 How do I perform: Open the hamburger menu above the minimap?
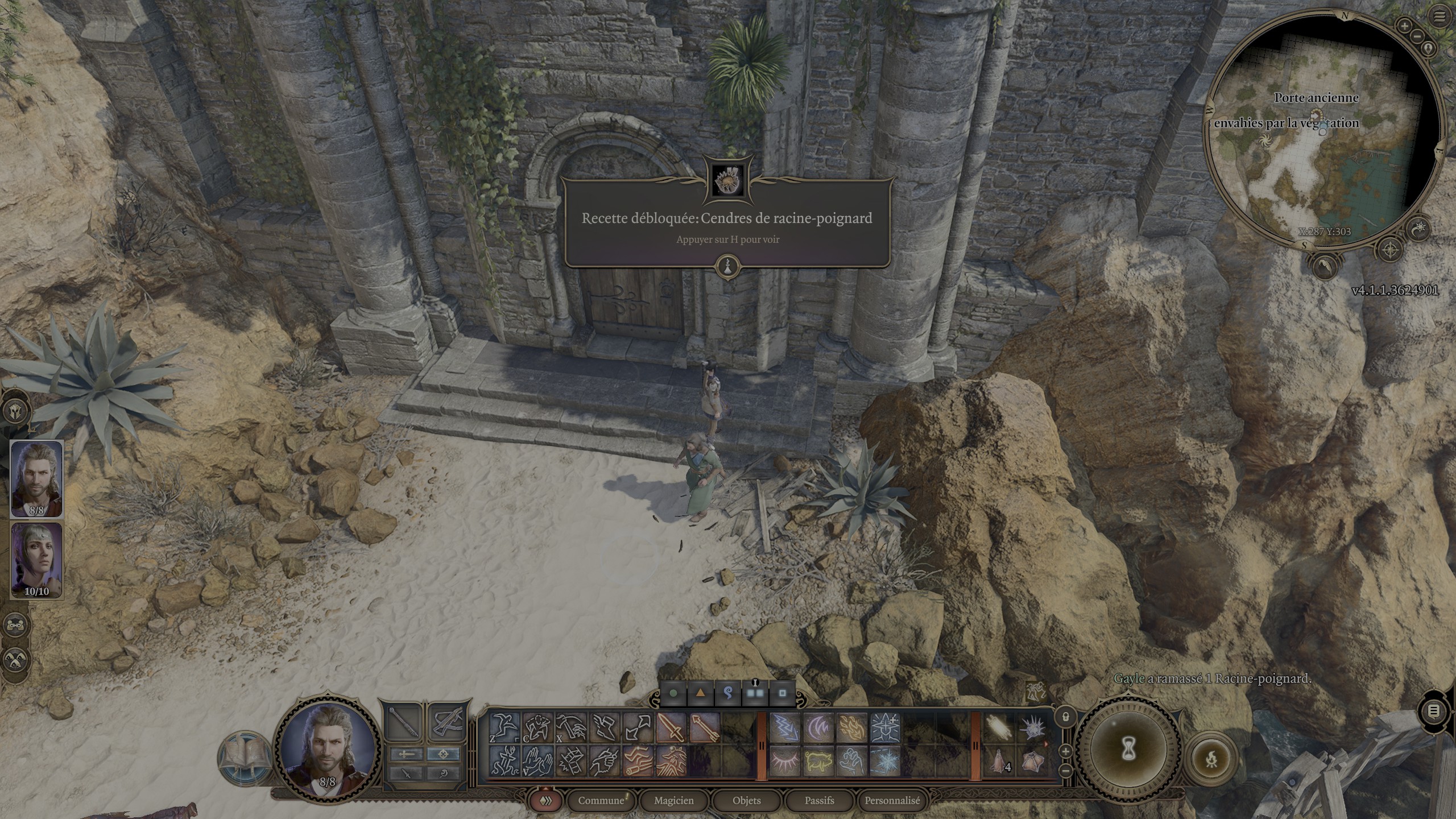(1440, 17)
